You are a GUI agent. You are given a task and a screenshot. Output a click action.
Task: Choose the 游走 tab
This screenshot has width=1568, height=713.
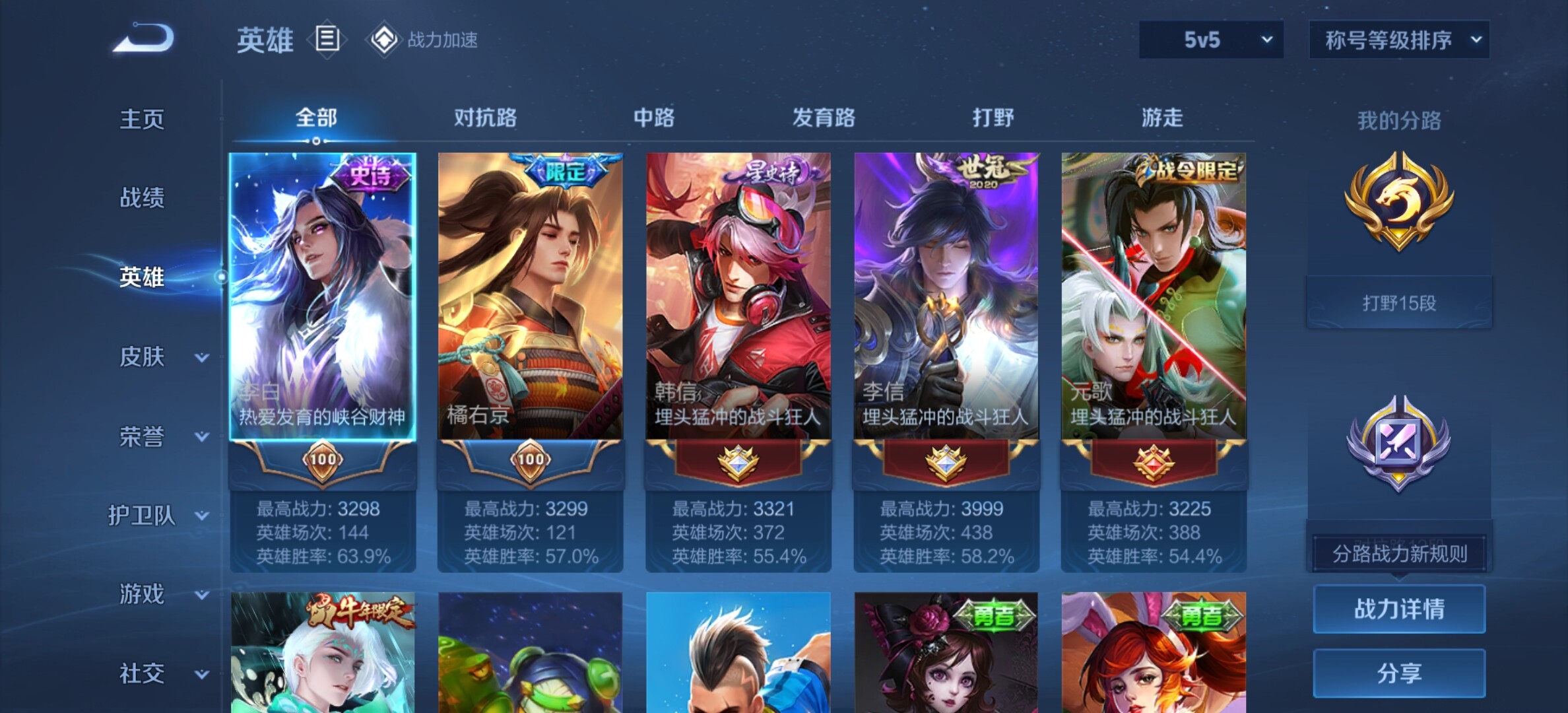tap(1162, 118)
